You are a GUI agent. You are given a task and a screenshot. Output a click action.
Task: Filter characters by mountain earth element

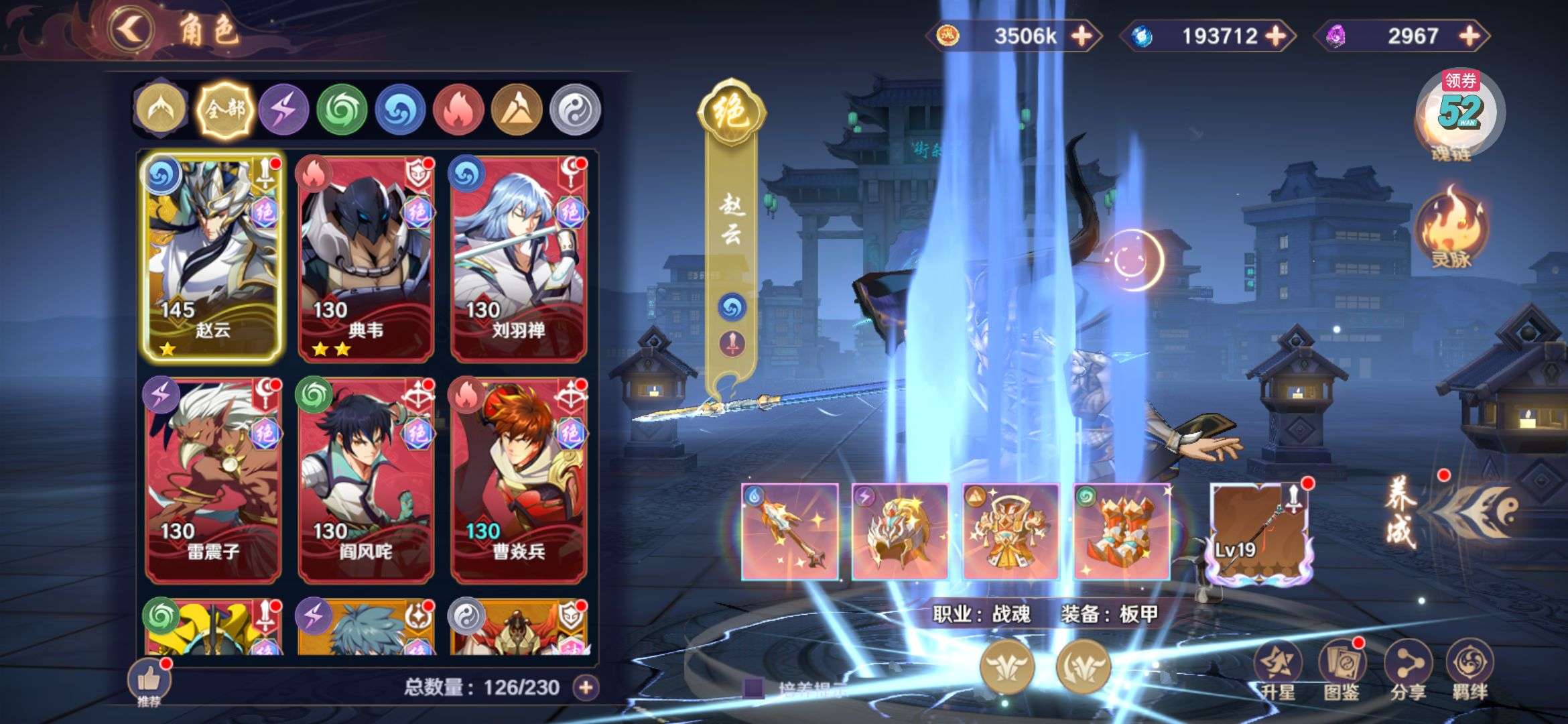pos(517,110)
